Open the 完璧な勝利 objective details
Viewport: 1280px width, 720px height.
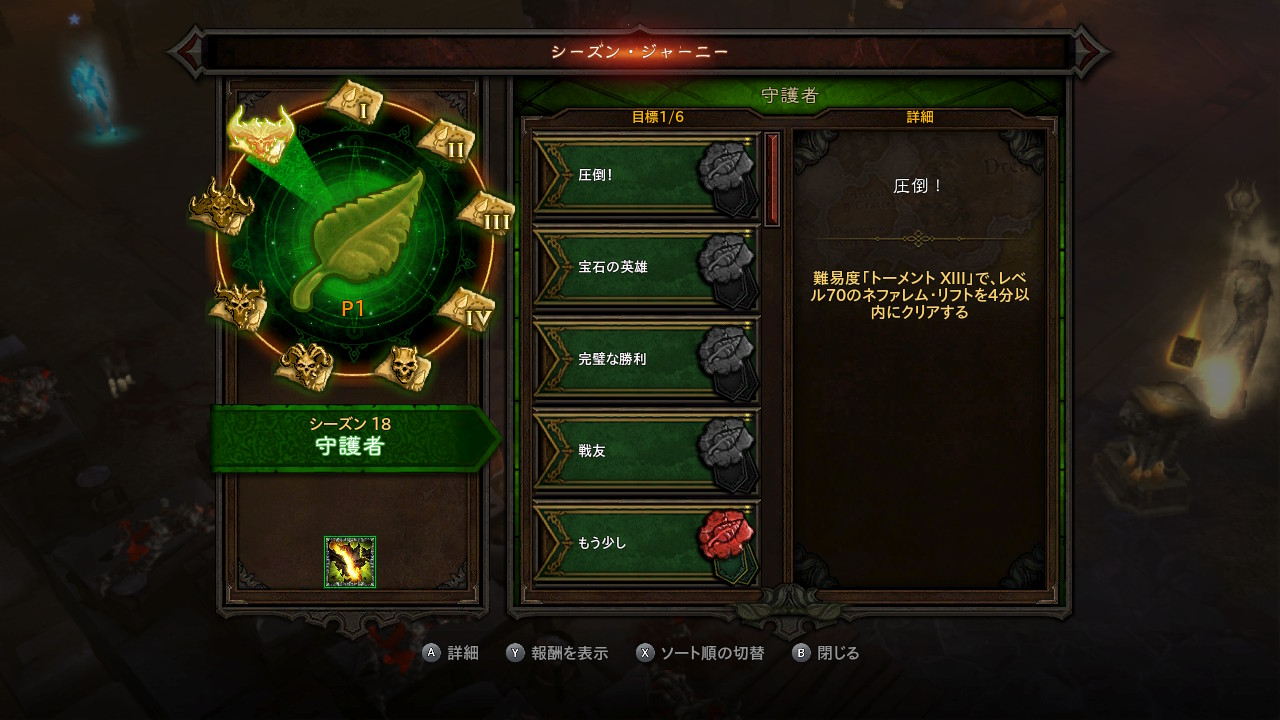[x=646, y=359]
